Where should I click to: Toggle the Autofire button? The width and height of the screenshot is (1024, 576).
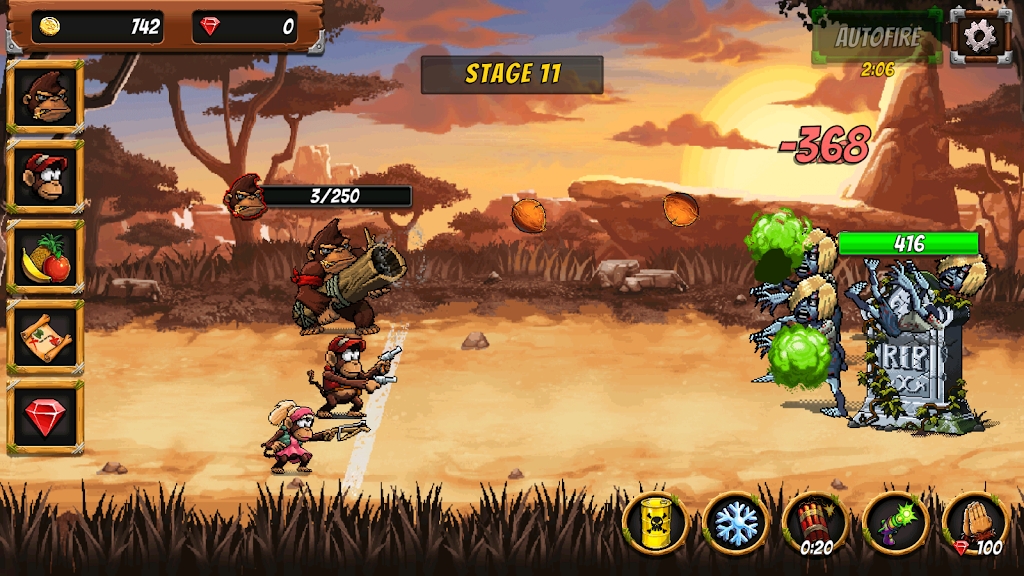pyautogui.click(x=877, y=38)
